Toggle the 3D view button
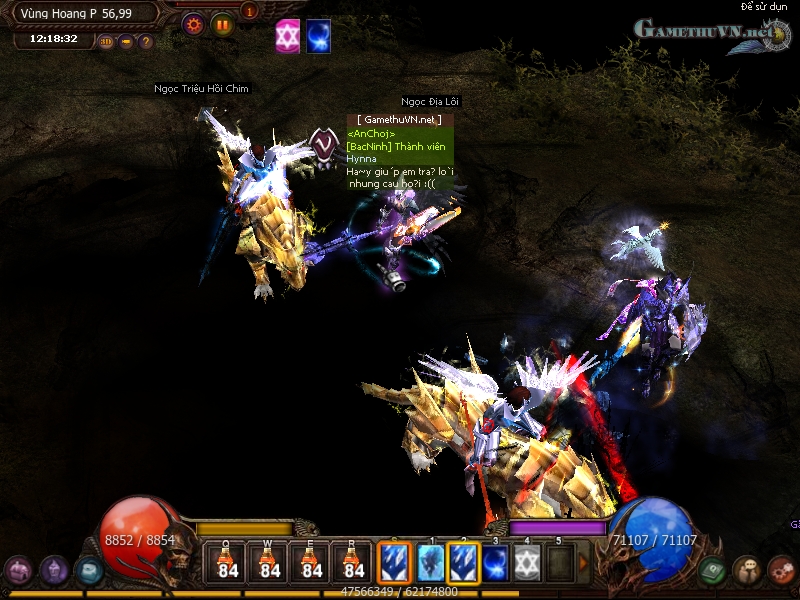The height and width of the screenshot is (600, 800). (106, 42)
